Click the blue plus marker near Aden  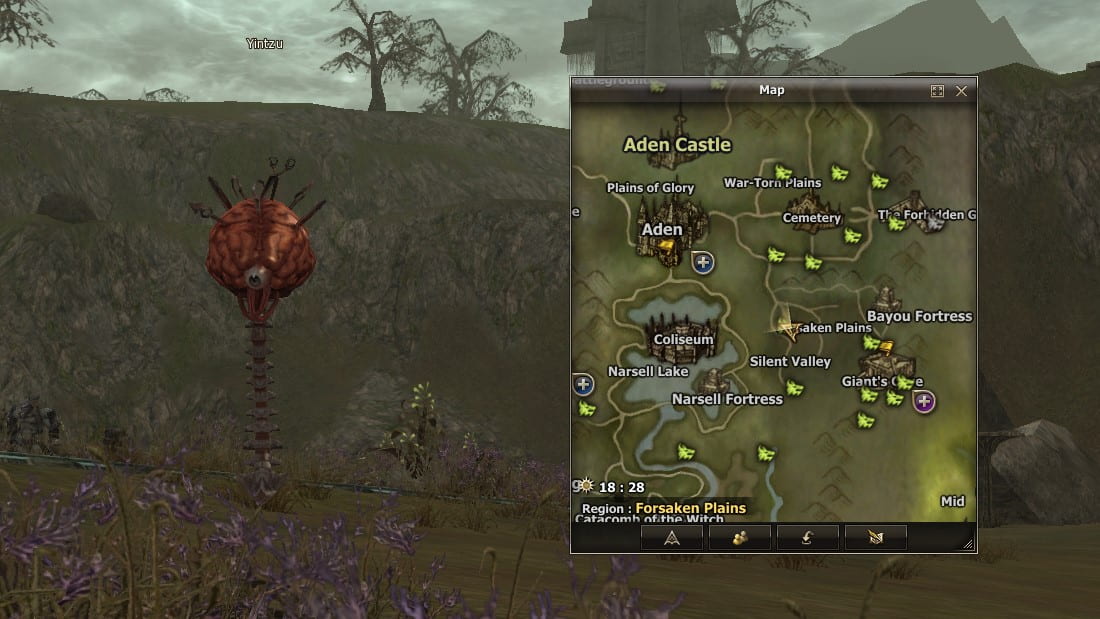coord(703,263)
